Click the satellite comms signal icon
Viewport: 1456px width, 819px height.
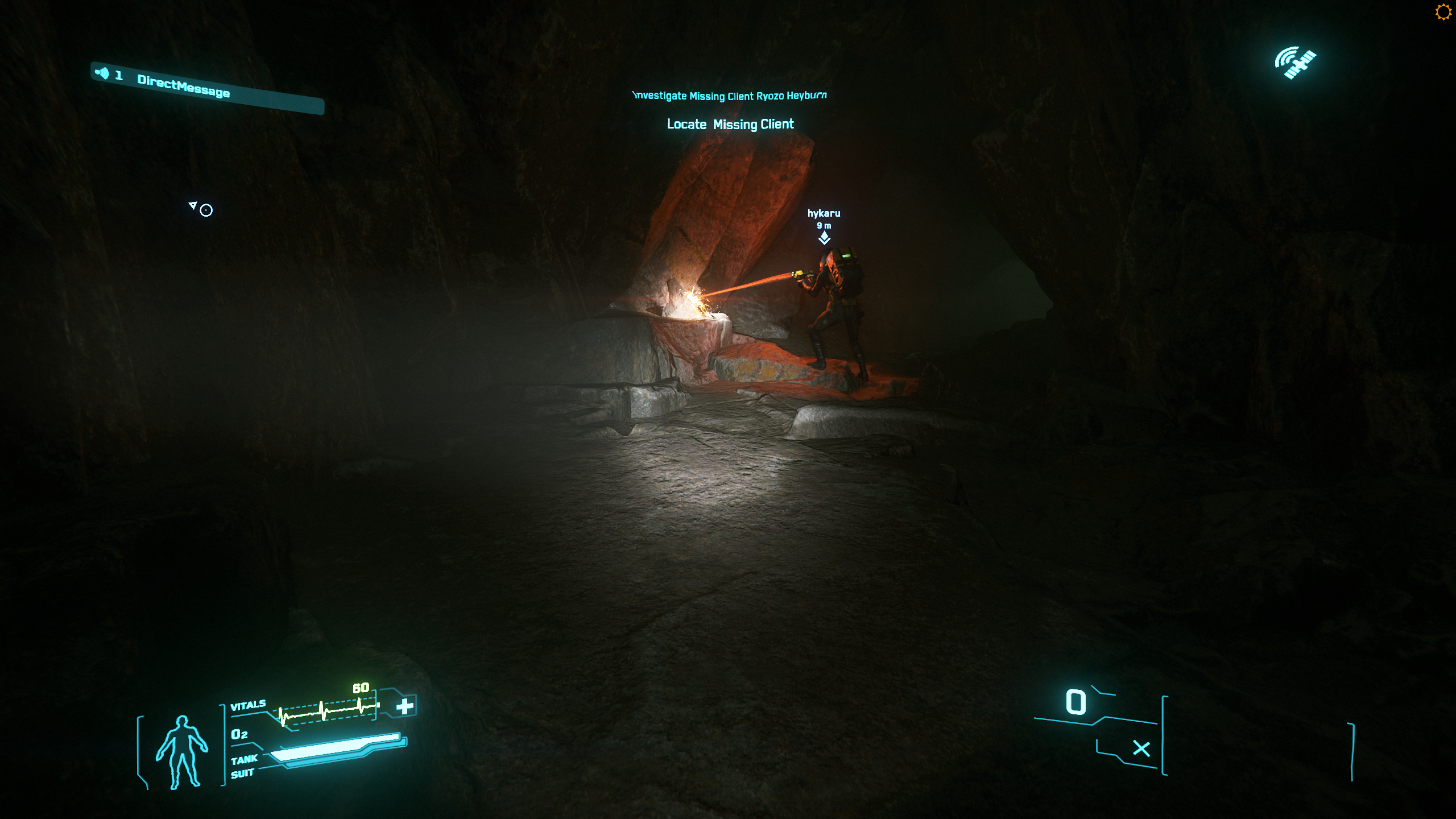click(1295, 62)
